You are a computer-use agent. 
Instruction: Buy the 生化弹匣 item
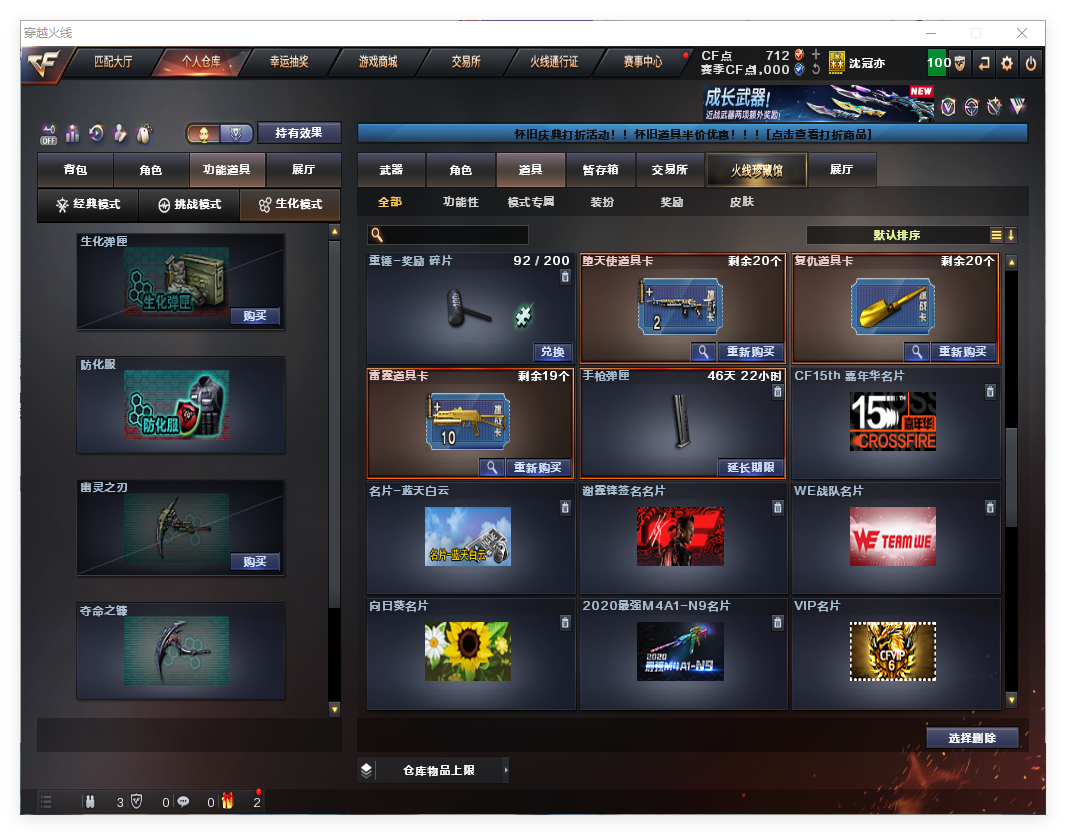coord(254,316)
